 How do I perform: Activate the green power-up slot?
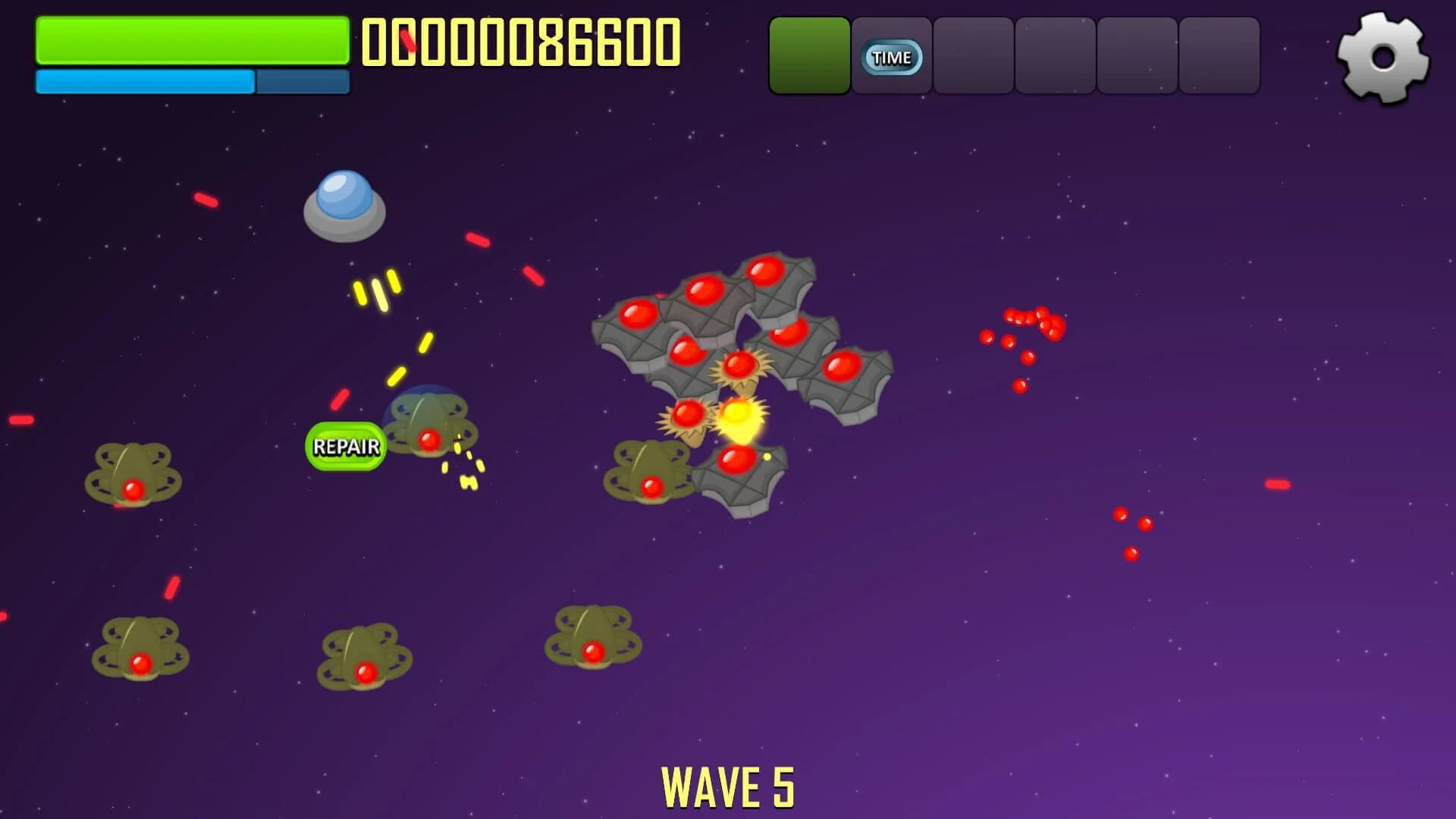click(x=808, y=55)
